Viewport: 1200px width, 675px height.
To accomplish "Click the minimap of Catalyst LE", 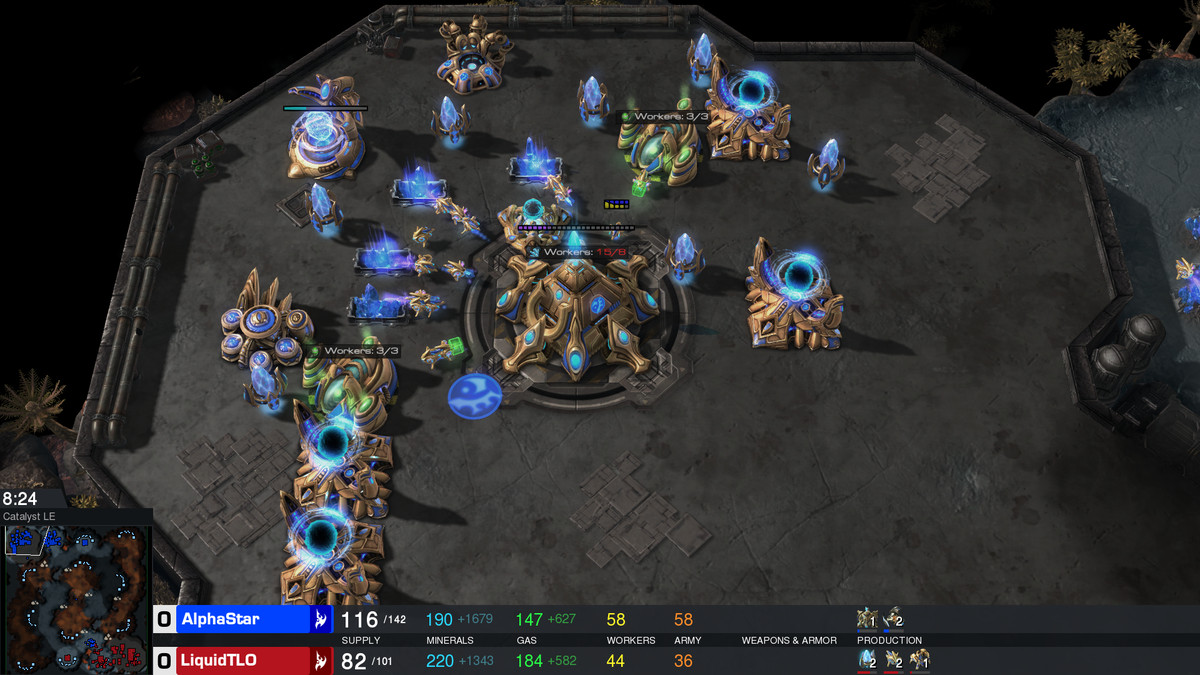I will pyautogui.click(x=76, y=598).
